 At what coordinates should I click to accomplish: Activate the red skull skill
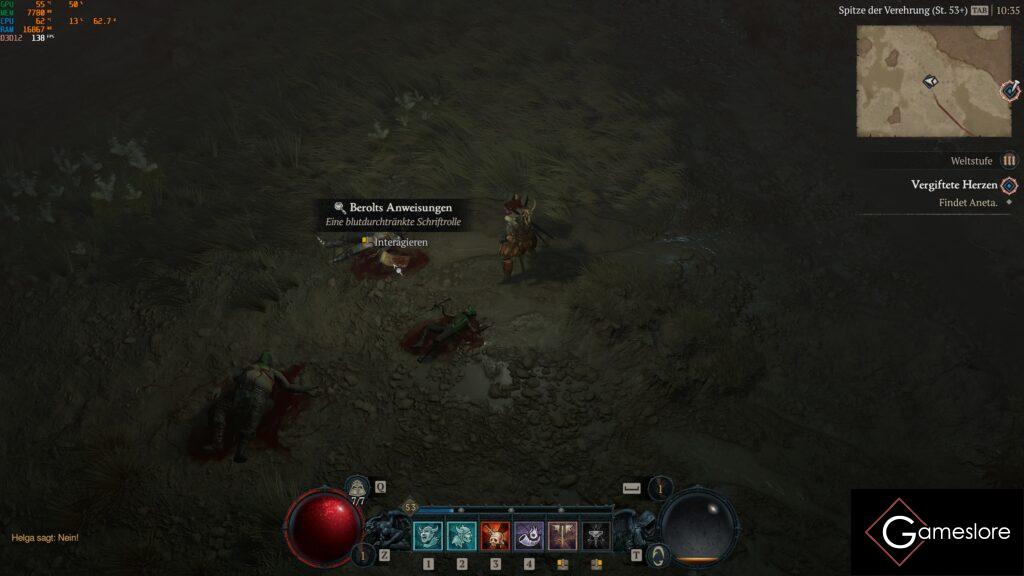point(495,536)
